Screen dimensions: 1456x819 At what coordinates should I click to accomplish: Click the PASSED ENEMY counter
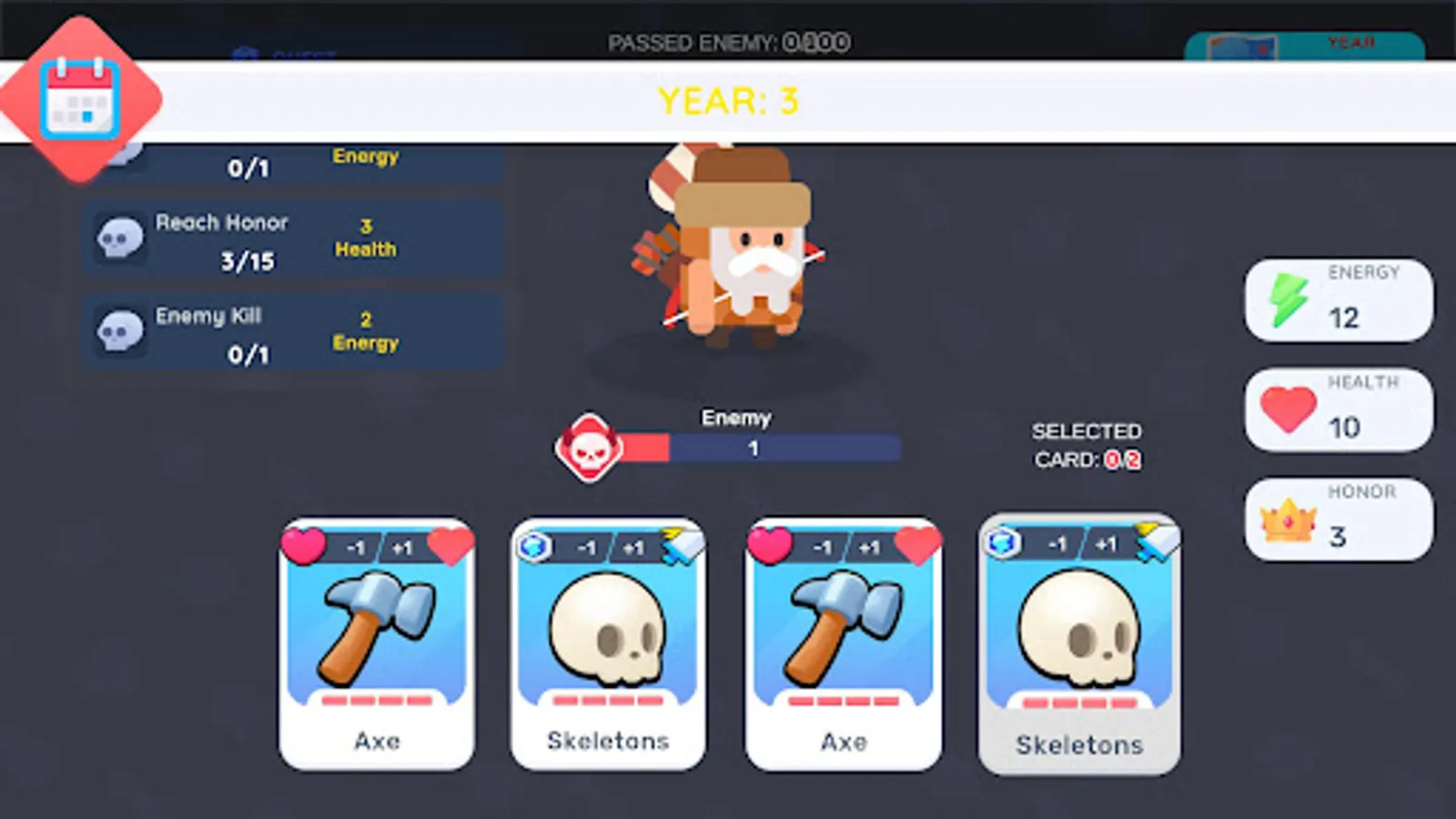point(726,41)
